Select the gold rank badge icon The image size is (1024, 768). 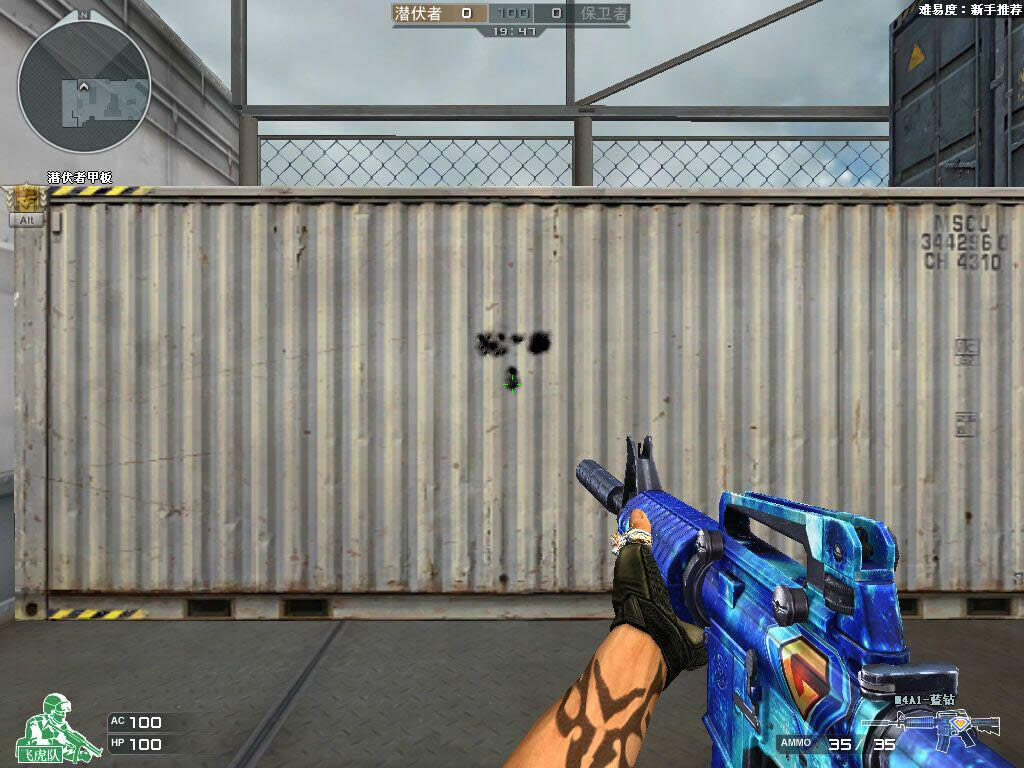point(26,198)
